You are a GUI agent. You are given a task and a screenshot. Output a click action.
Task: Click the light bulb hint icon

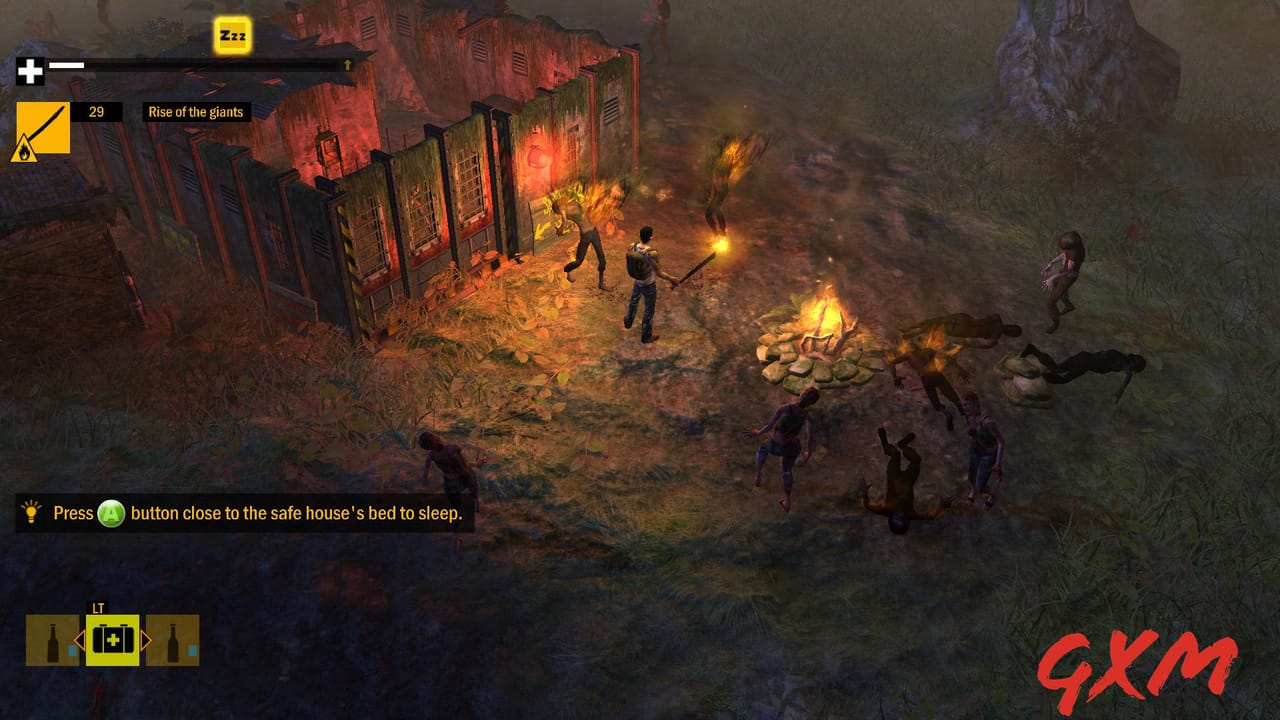click(x=29, y=512)
